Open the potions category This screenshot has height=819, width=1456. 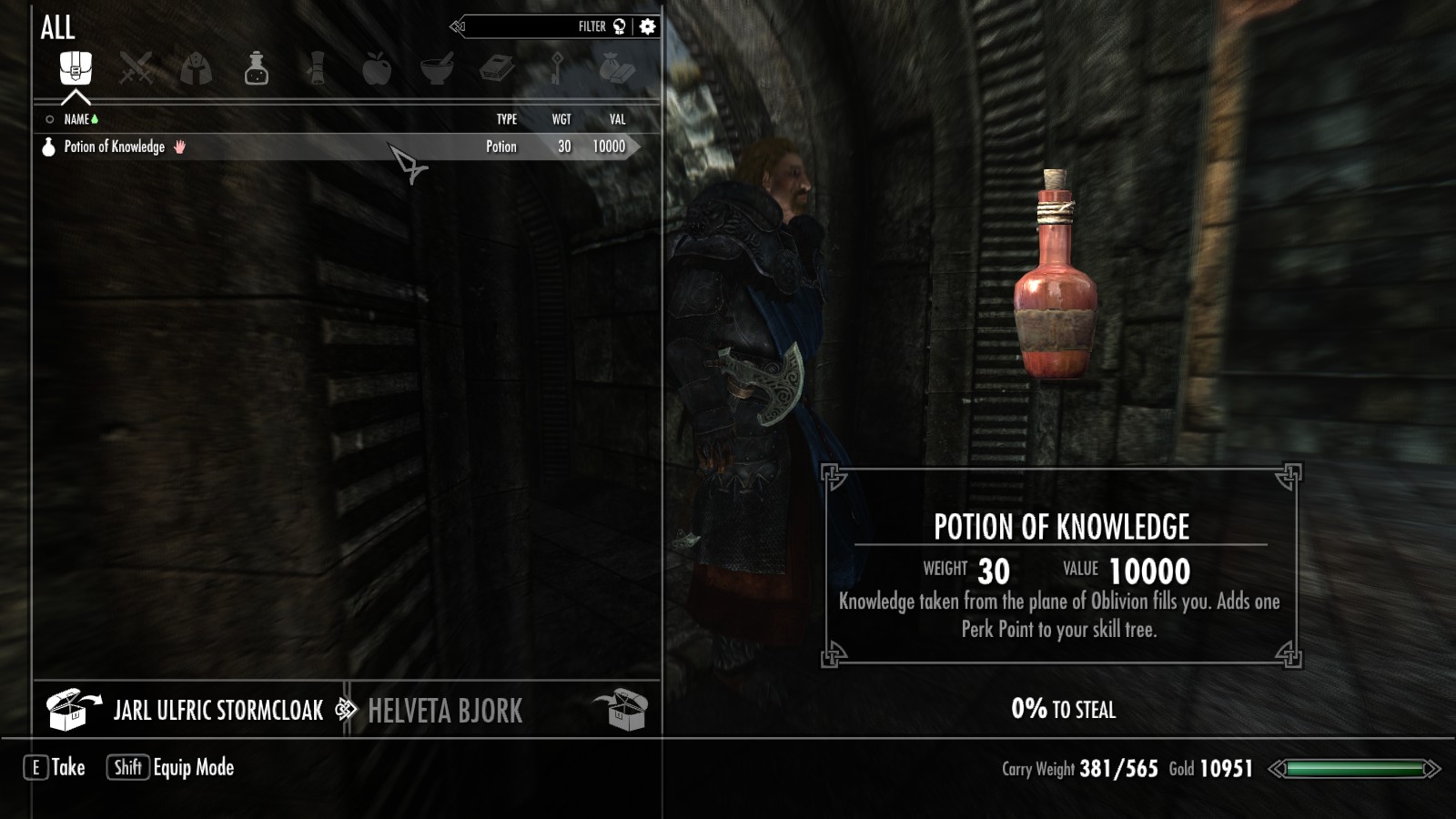pos(257,68)
